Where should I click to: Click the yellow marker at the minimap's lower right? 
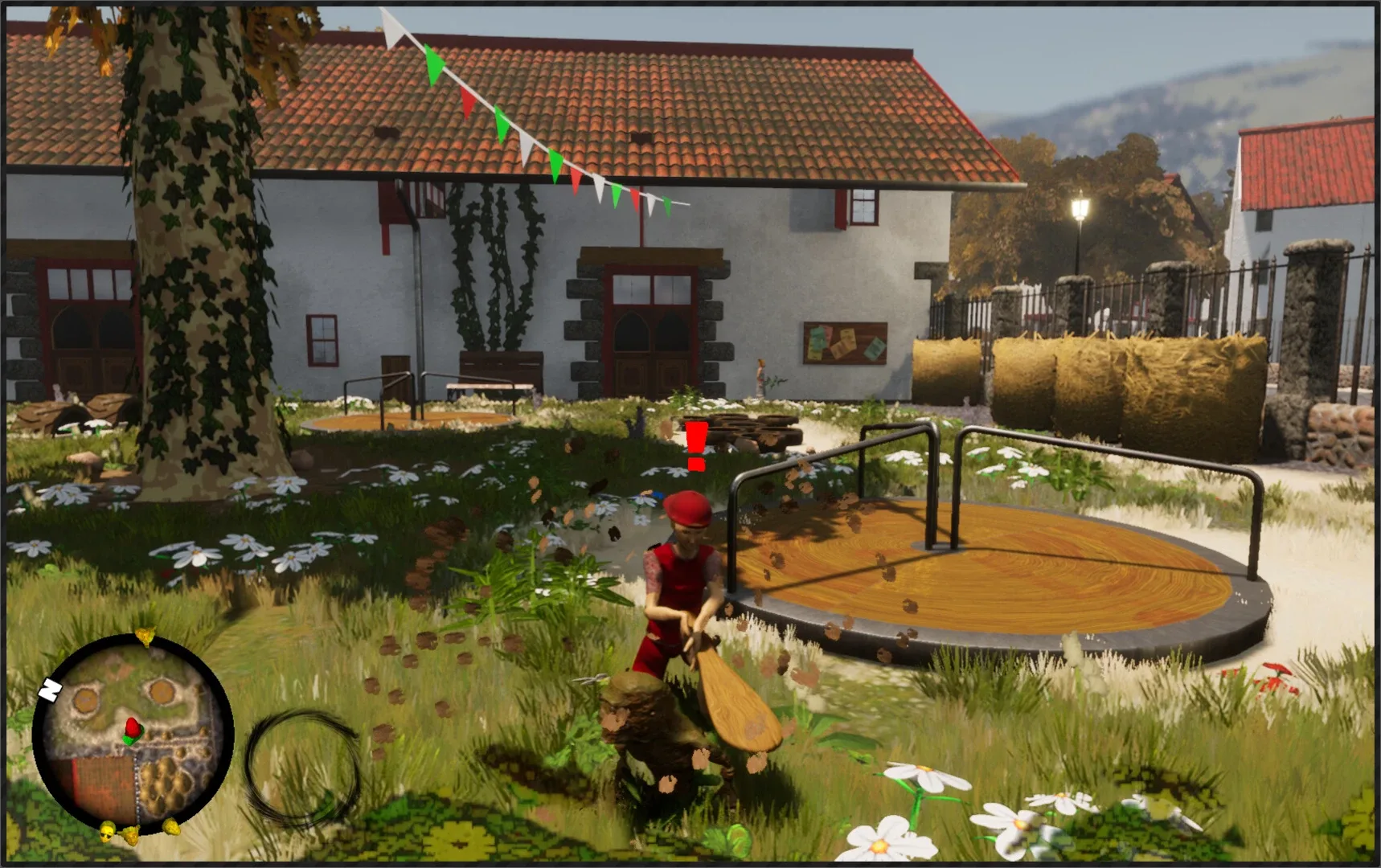pyautogui.click(x=171, y=829)
